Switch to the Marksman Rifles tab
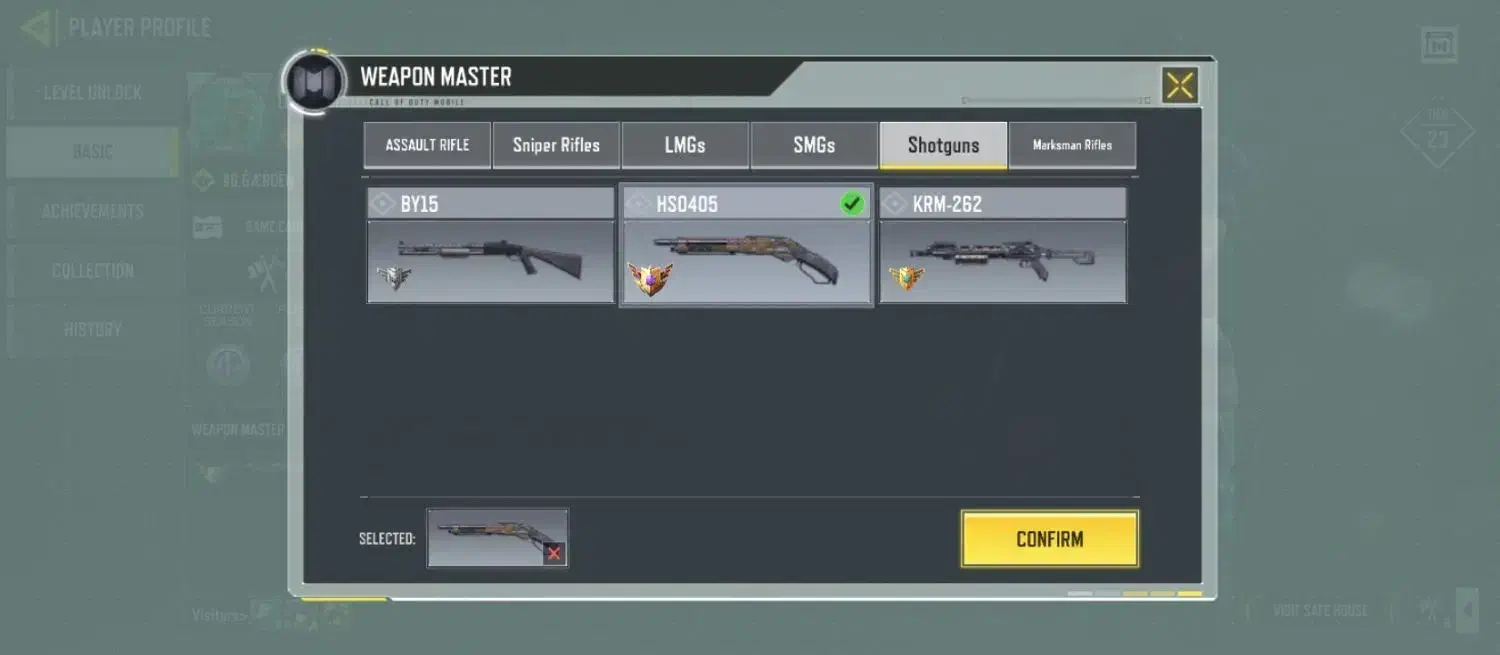Screen dimensions: 1500x655 coord(1072,145)
